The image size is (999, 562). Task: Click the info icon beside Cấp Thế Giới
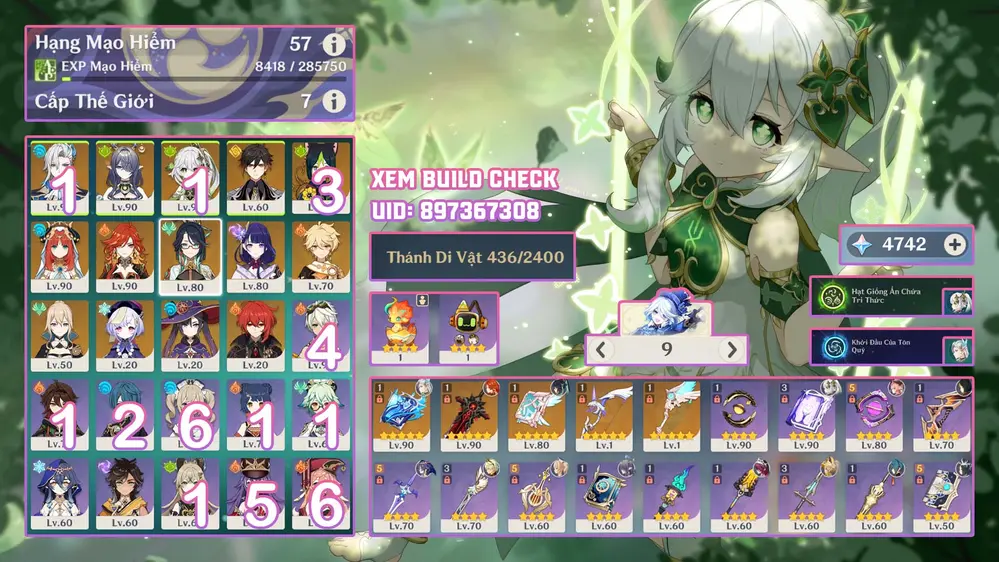[x=334, y=101]
